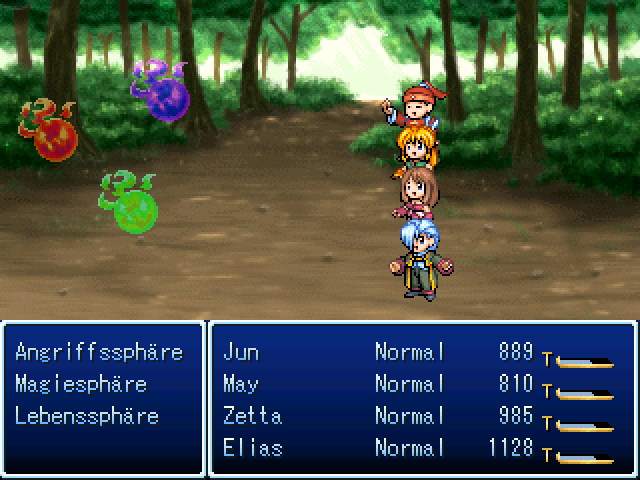Screen dimensions: 640x480
Task: Target the Lebenssphäre list entry
Action: point(87,416)
